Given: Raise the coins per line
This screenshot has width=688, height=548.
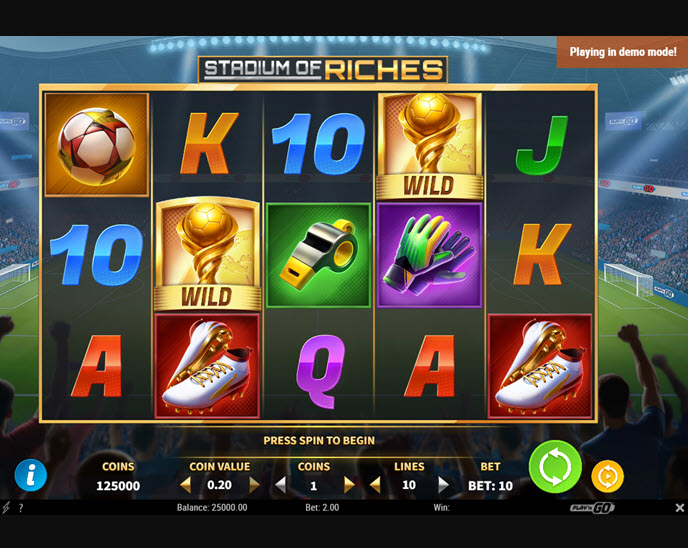Looking at the screenshot, I should (349, 485).
